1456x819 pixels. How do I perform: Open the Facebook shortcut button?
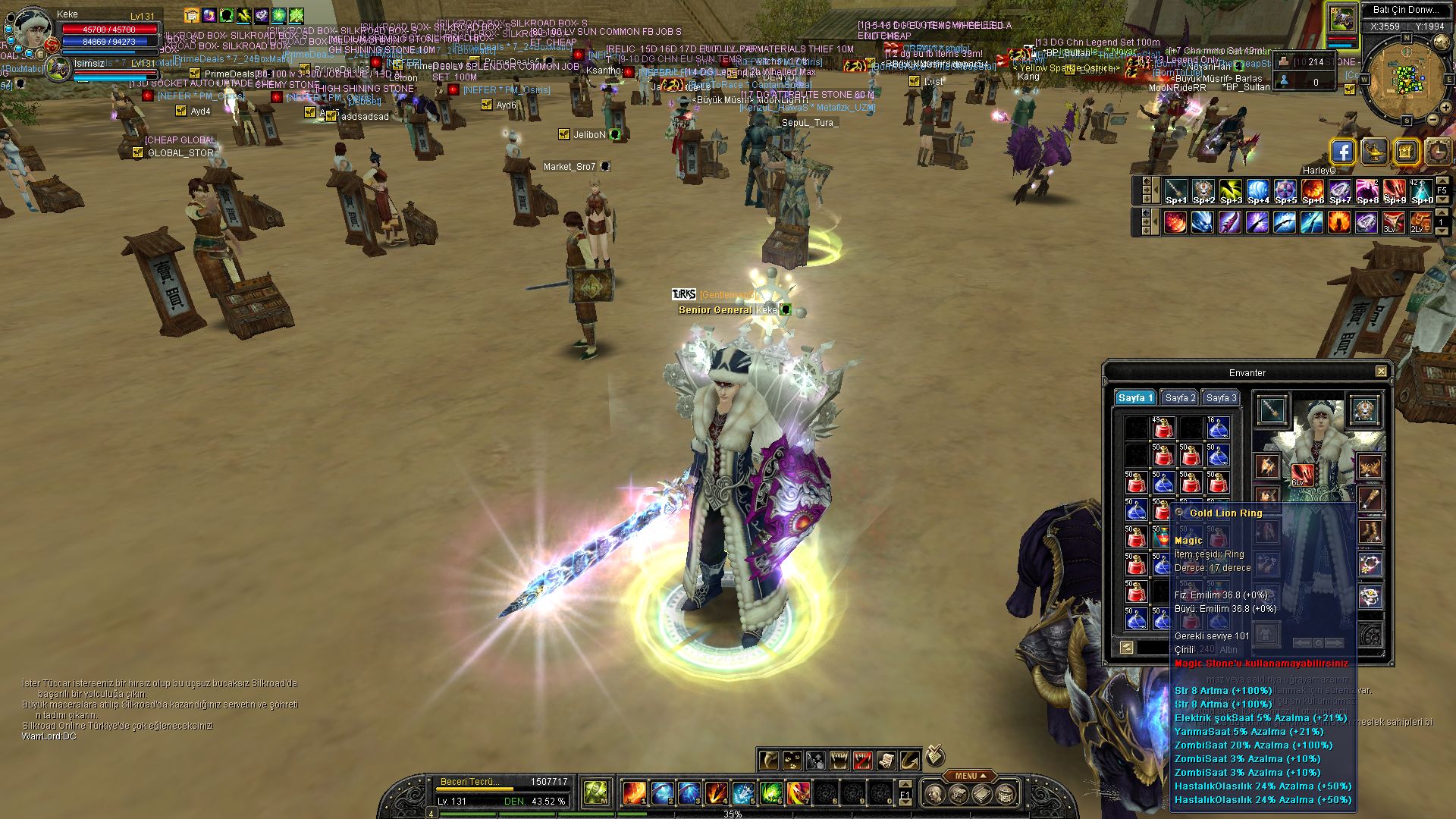tap(1342, 152)
